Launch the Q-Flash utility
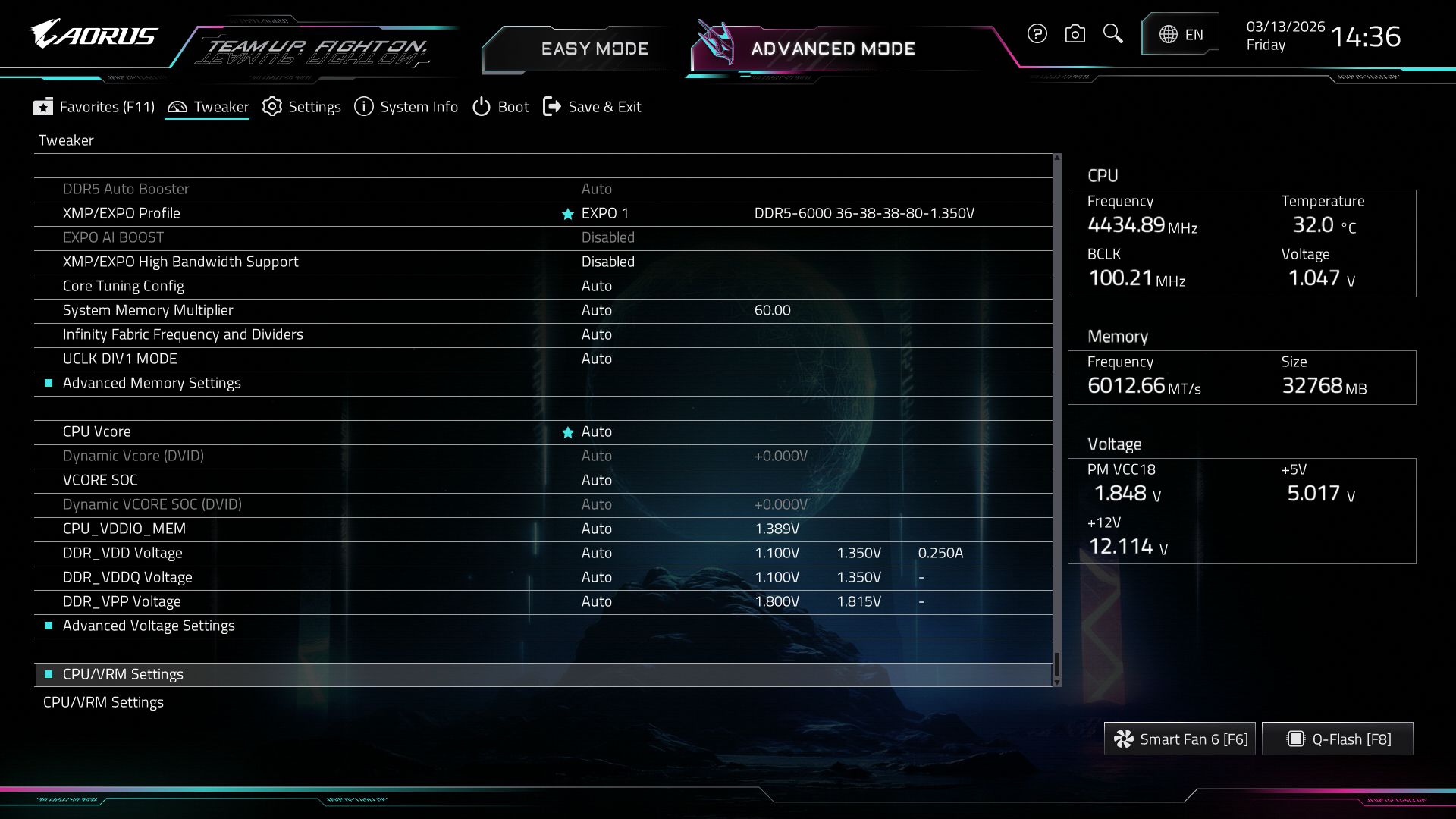The image size is (1456, 819). 1338,739
